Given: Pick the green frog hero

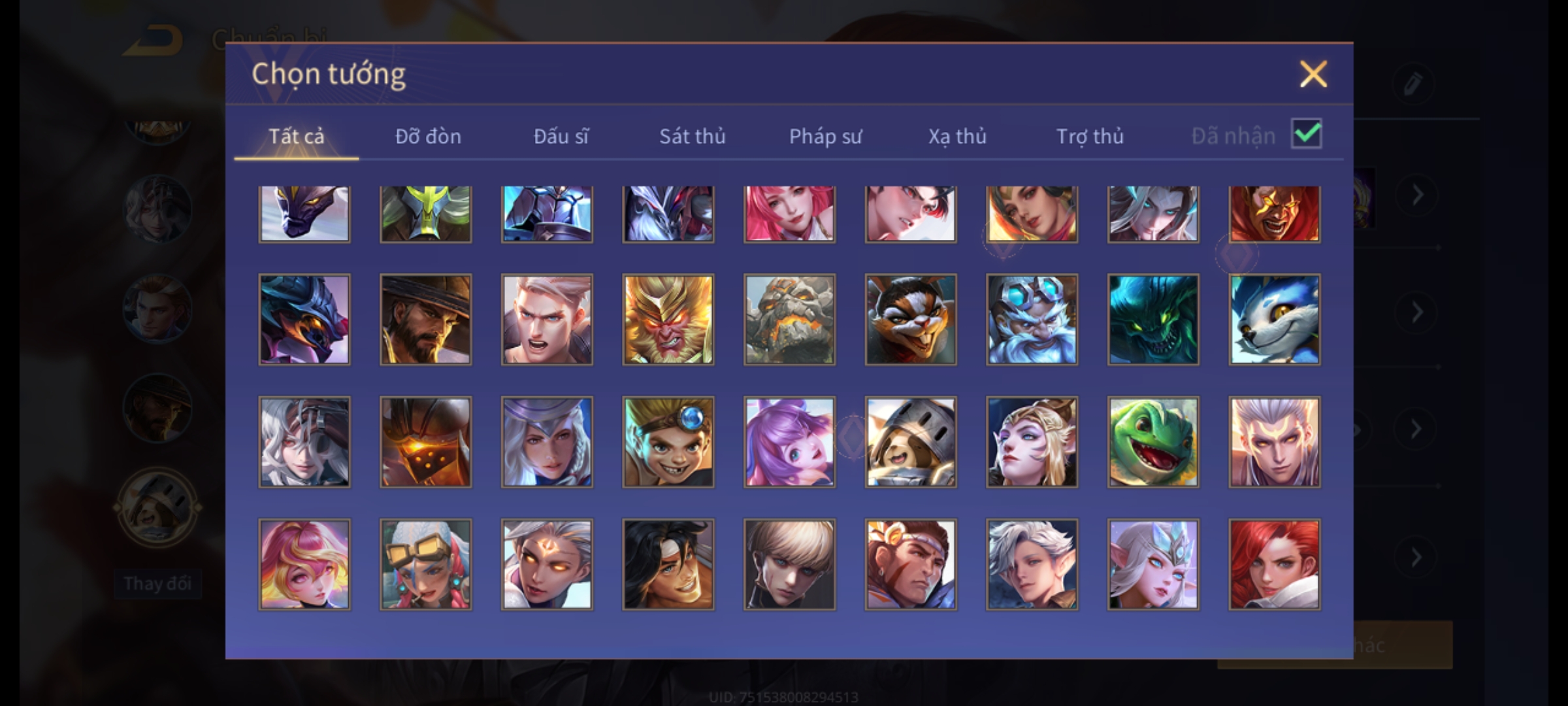Looking at the screenshot, I should (1153, 442).
